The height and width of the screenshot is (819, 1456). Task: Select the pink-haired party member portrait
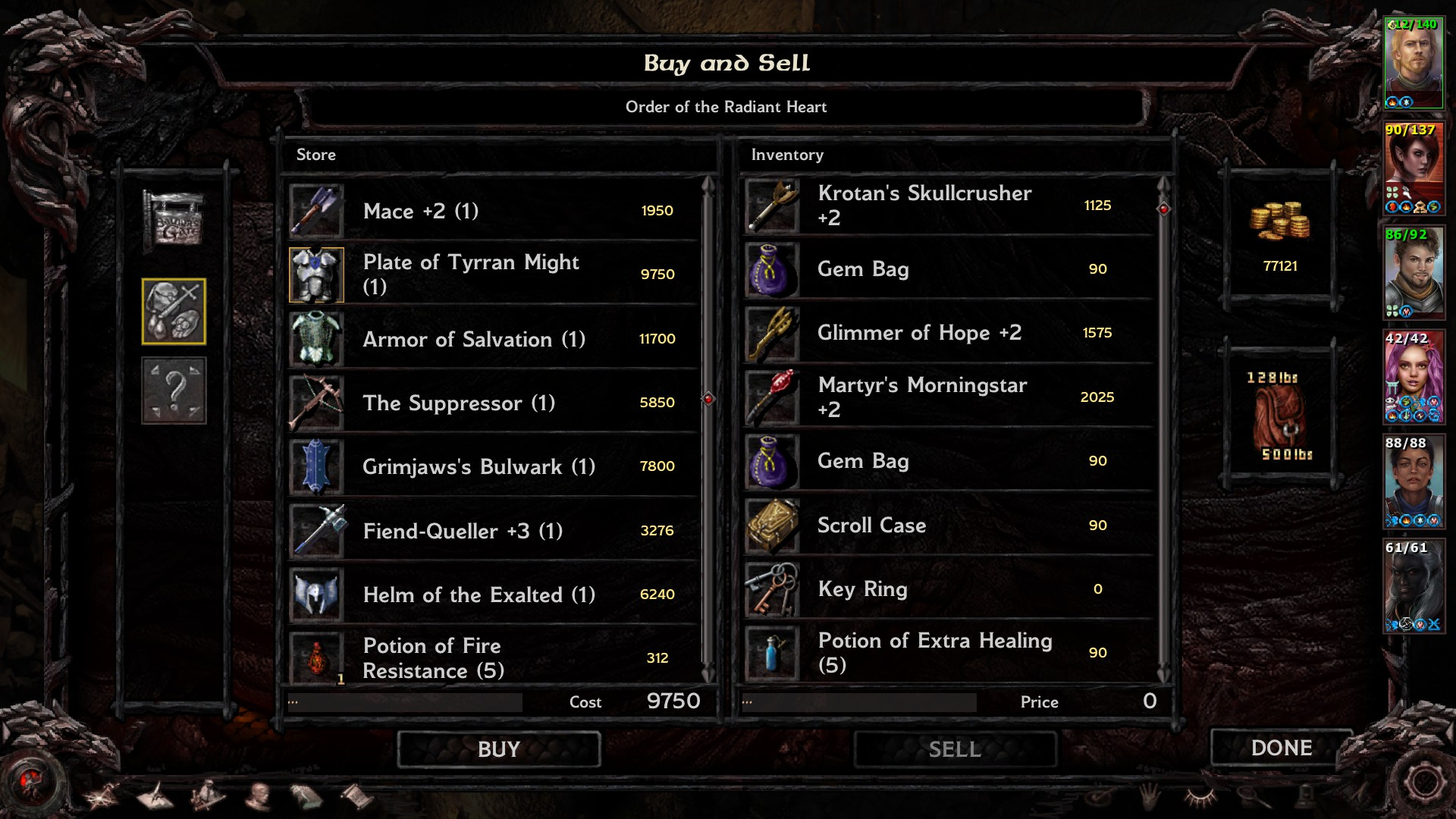pos(1414,377)
